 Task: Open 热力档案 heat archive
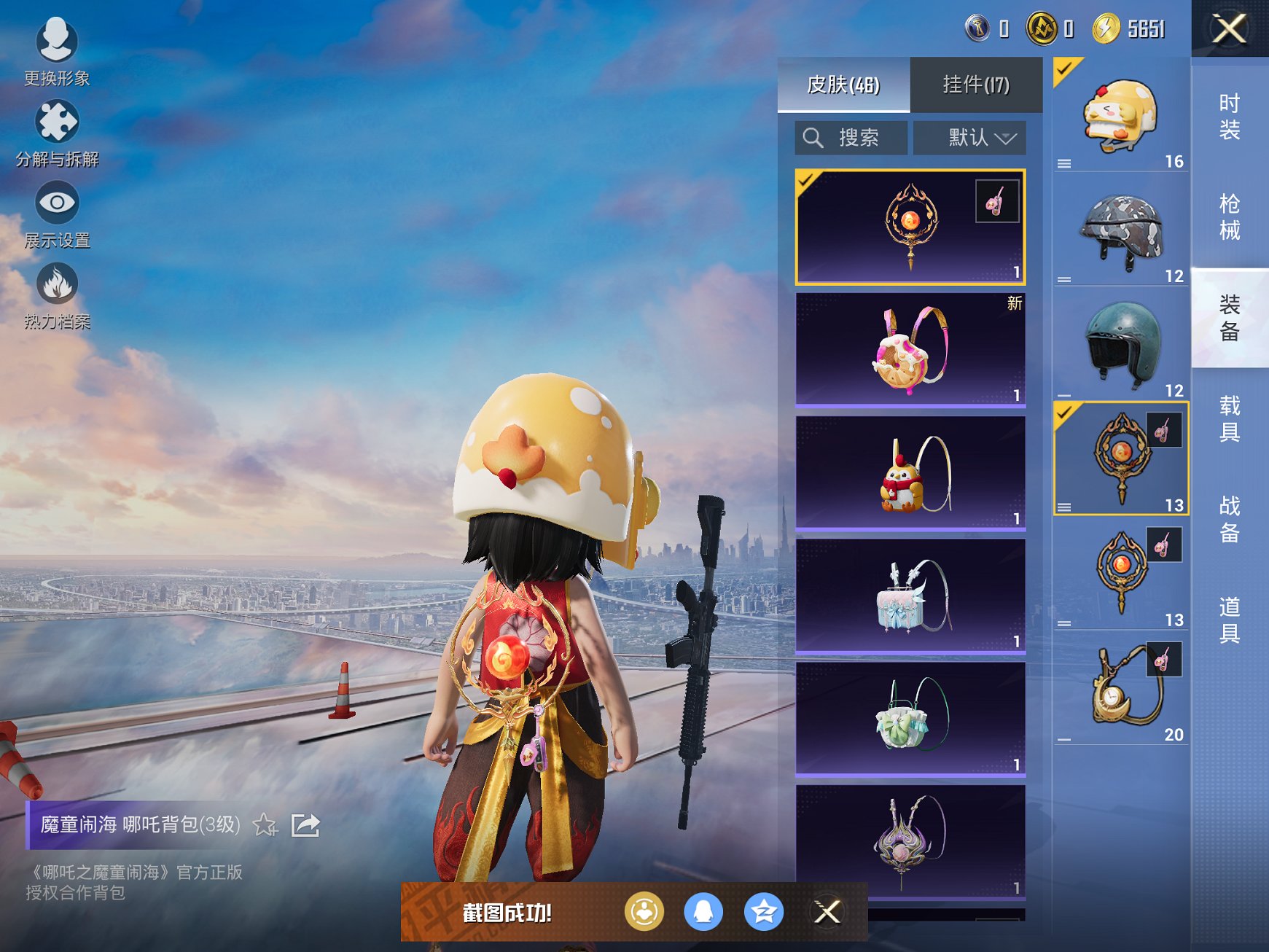tap(57, 294)
